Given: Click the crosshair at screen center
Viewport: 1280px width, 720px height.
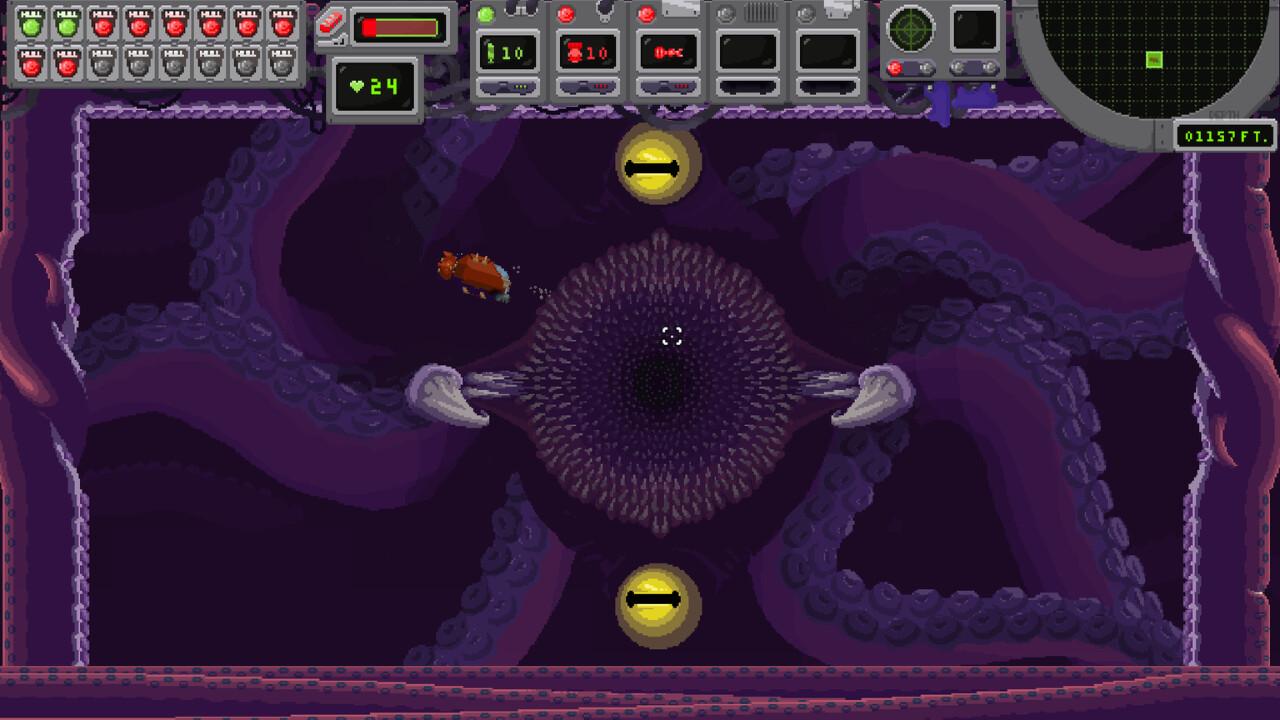Looking at the screenshot, I should point(672,337).
